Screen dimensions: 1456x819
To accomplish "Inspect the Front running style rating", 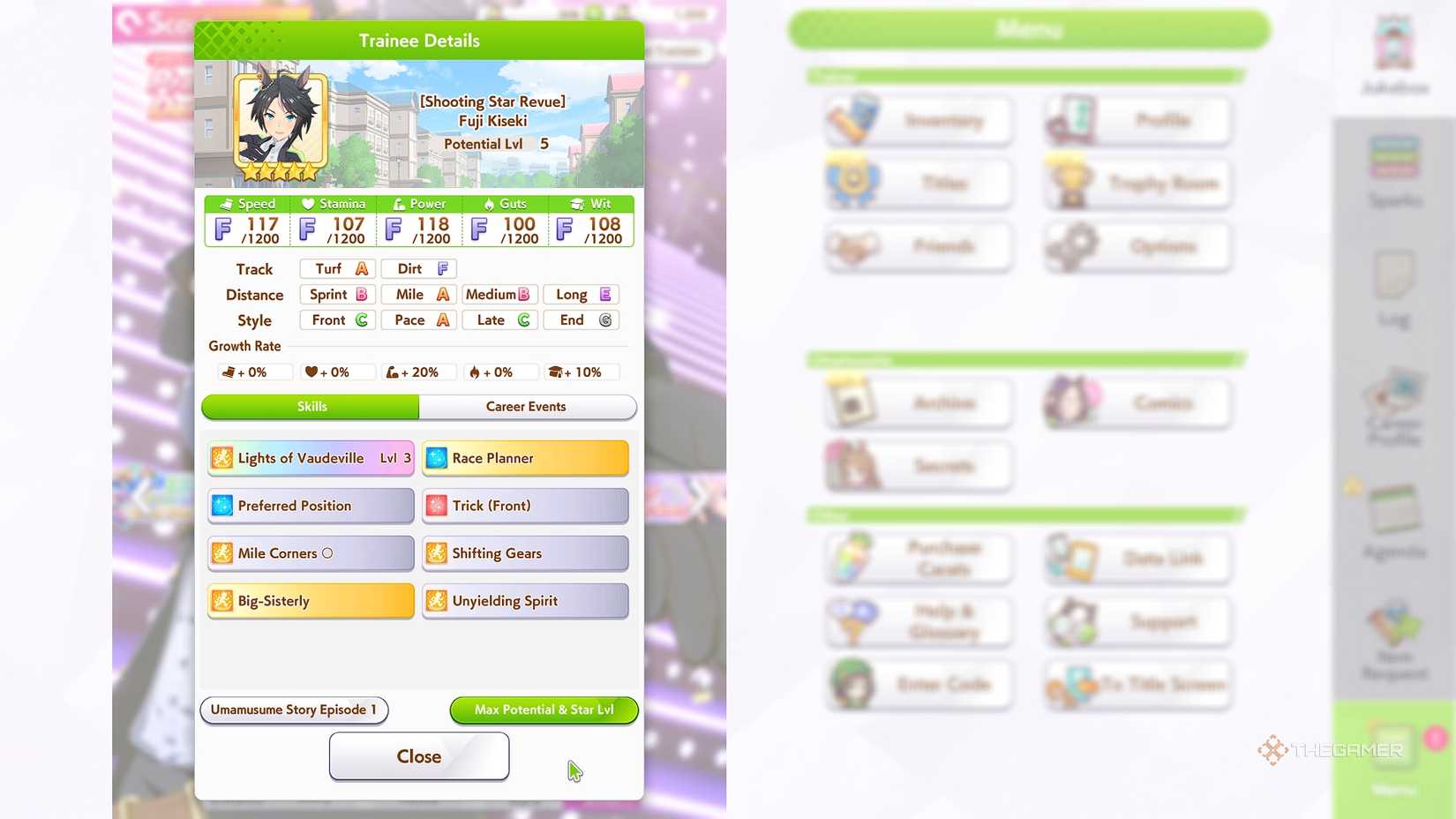I will 337,319.
